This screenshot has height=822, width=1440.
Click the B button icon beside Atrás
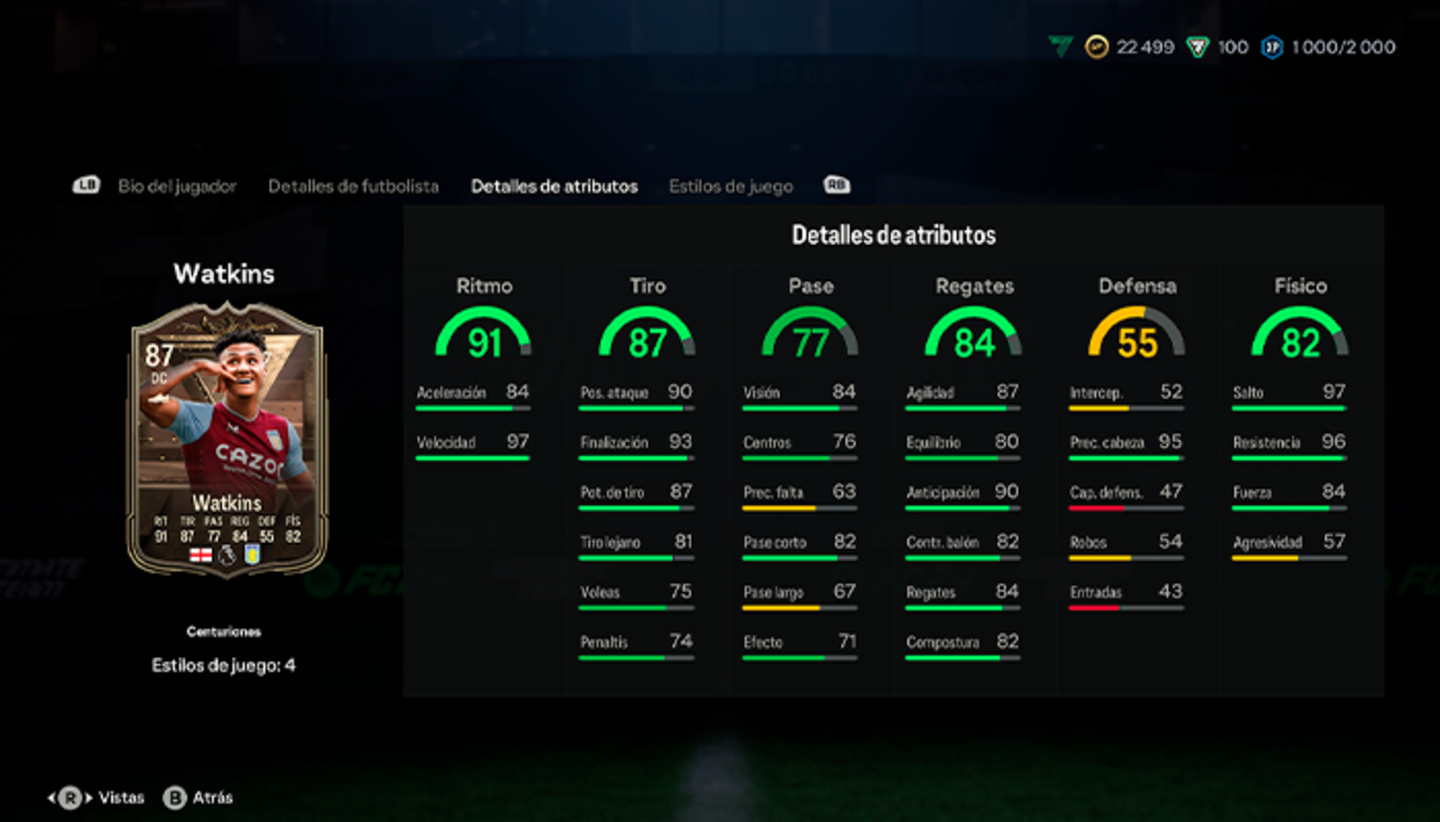[176, 797]
